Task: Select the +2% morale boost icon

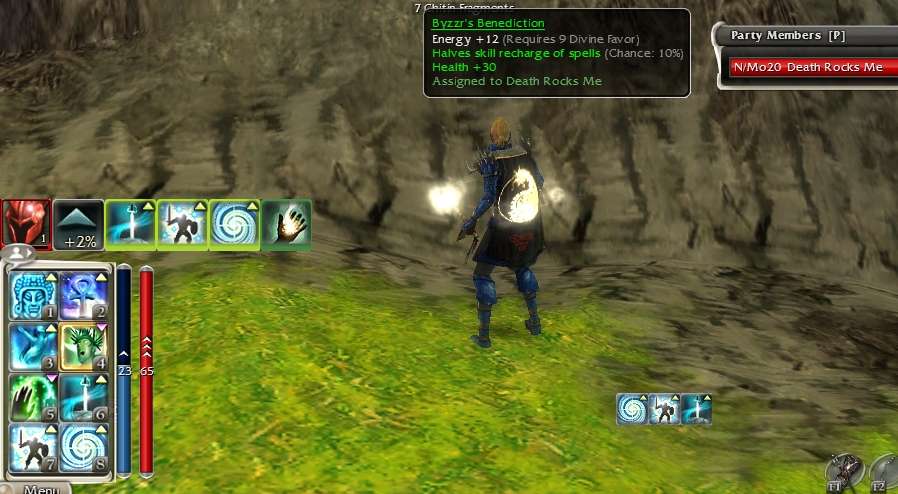Action: (x=78, y=223)
